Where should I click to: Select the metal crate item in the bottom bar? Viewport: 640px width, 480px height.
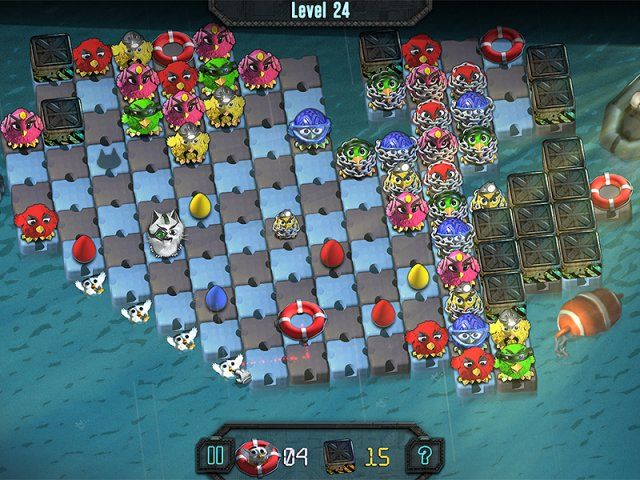point(340,457)
